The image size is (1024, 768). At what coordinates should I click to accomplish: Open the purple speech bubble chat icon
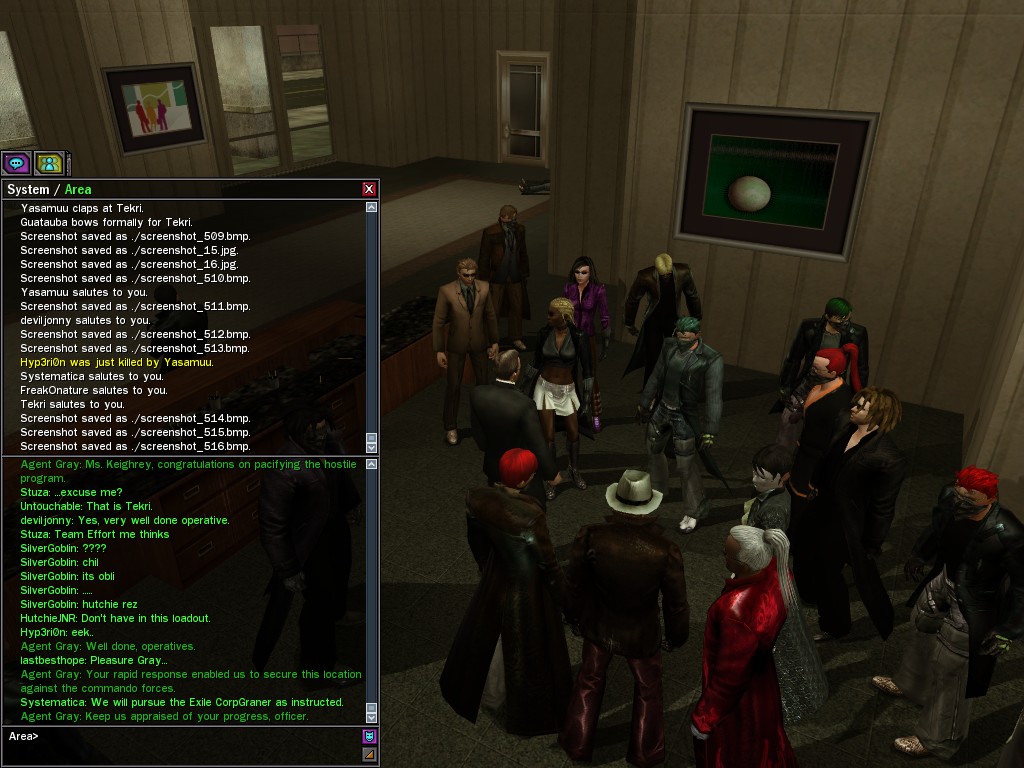click(16, 163)
